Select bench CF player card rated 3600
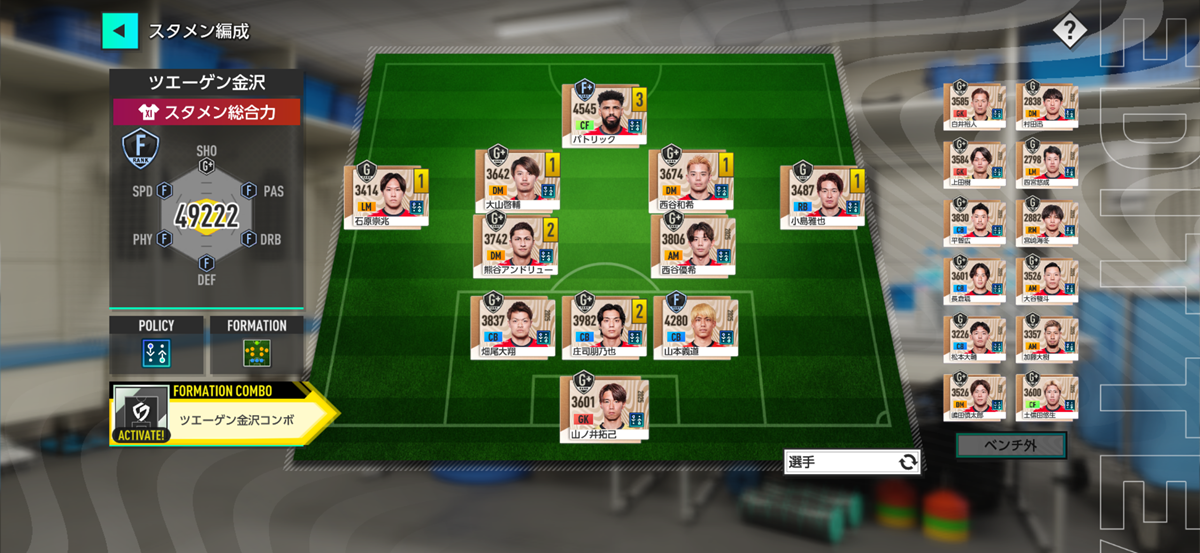This screenshot has height=553, width=1200. coord(1046,397)
